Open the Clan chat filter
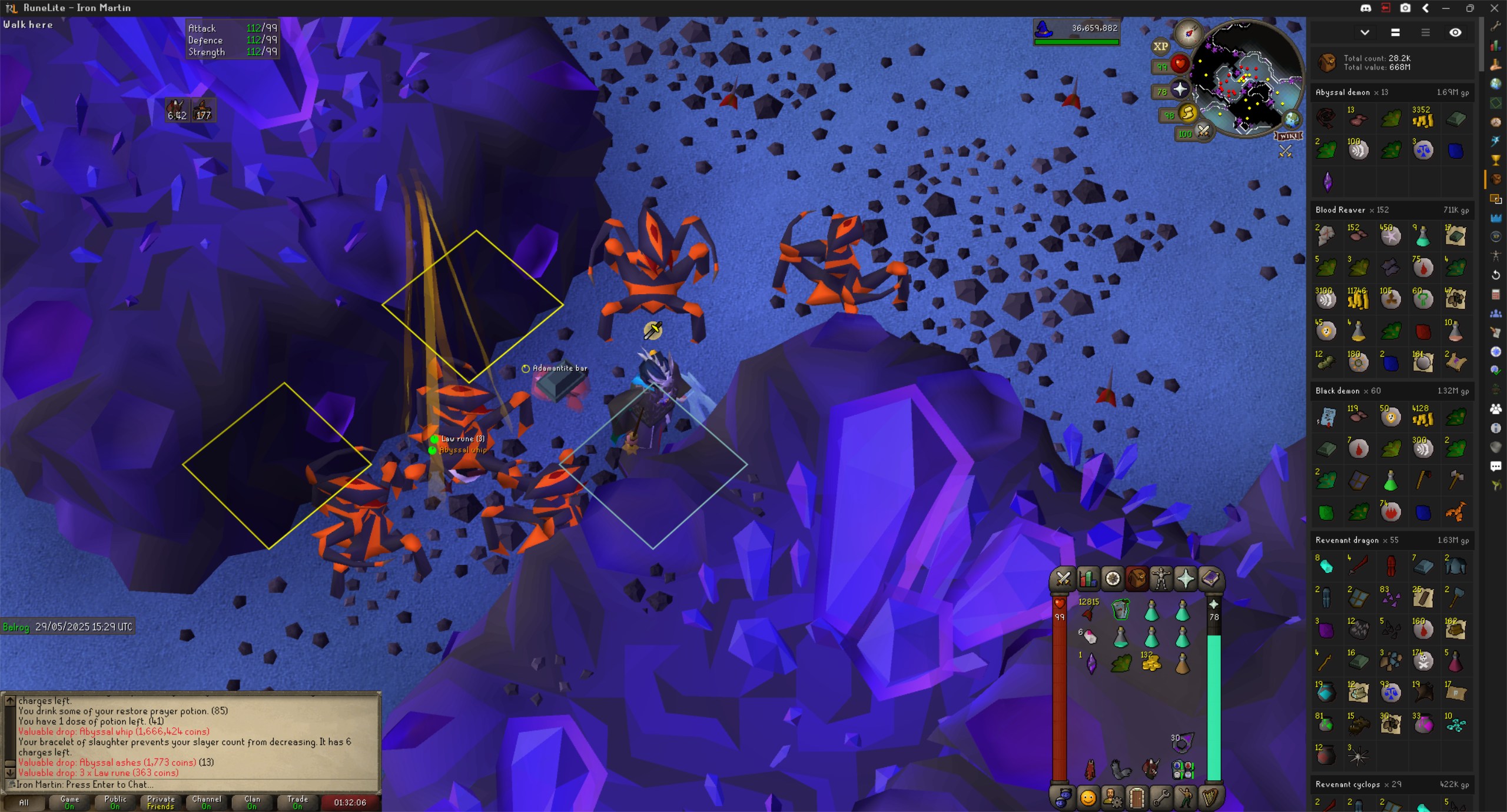This screenshot has width=1507, height=812. 252,802
